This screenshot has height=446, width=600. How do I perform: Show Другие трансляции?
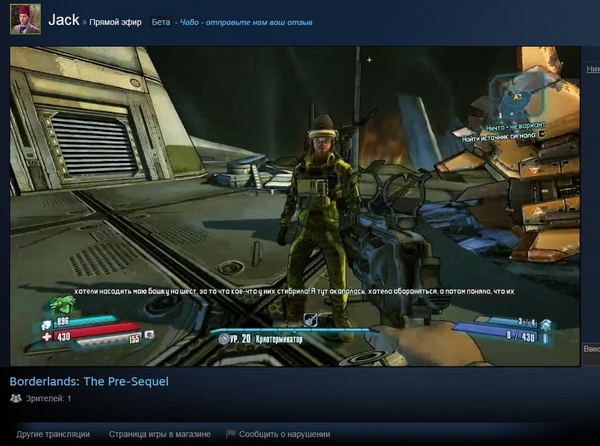(53, 434)
